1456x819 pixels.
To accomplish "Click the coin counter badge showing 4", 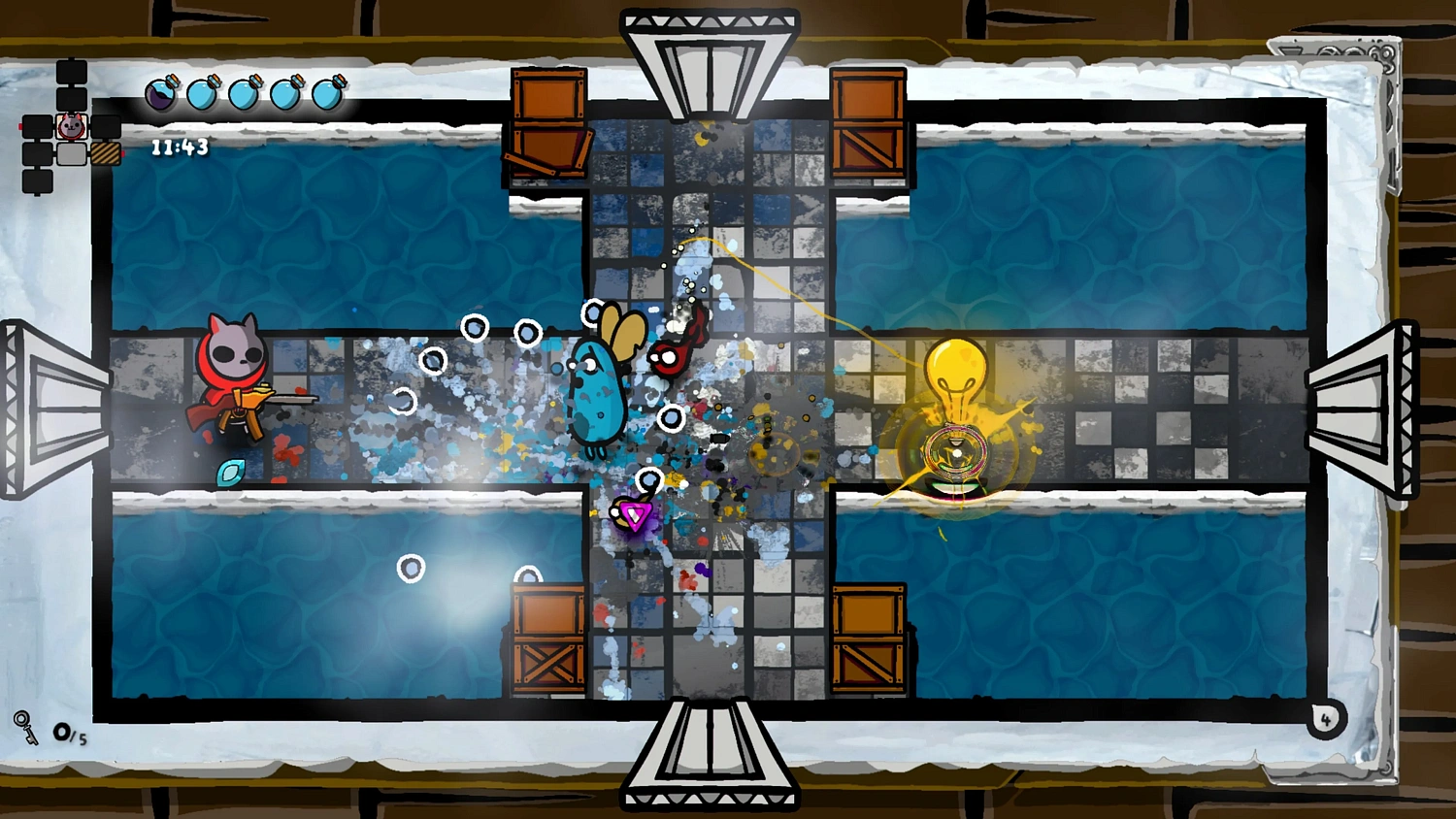I will pyautogui.click(x=1324, y=719).
